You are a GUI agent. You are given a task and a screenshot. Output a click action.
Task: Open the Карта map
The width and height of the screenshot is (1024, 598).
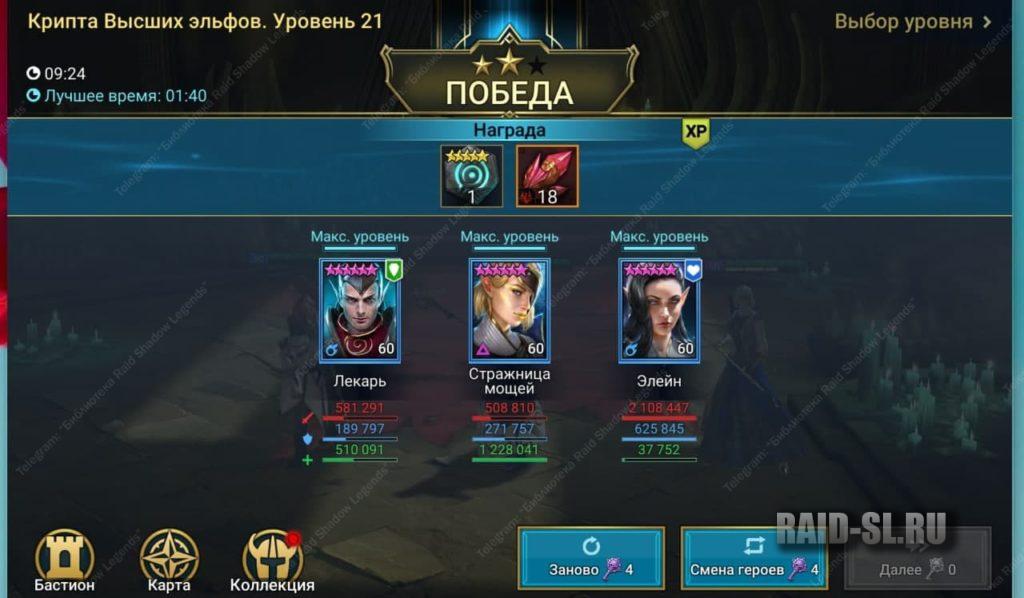[169, 561]
